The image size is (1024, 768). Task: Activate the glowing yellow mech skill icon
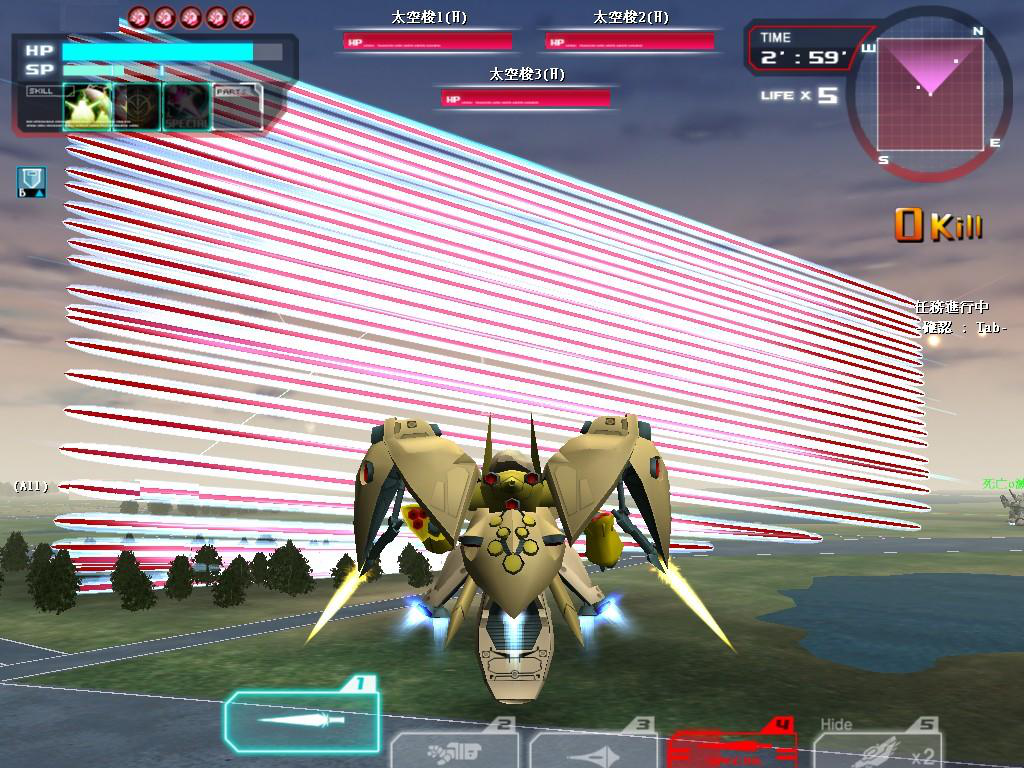click(x=86, y=107)
